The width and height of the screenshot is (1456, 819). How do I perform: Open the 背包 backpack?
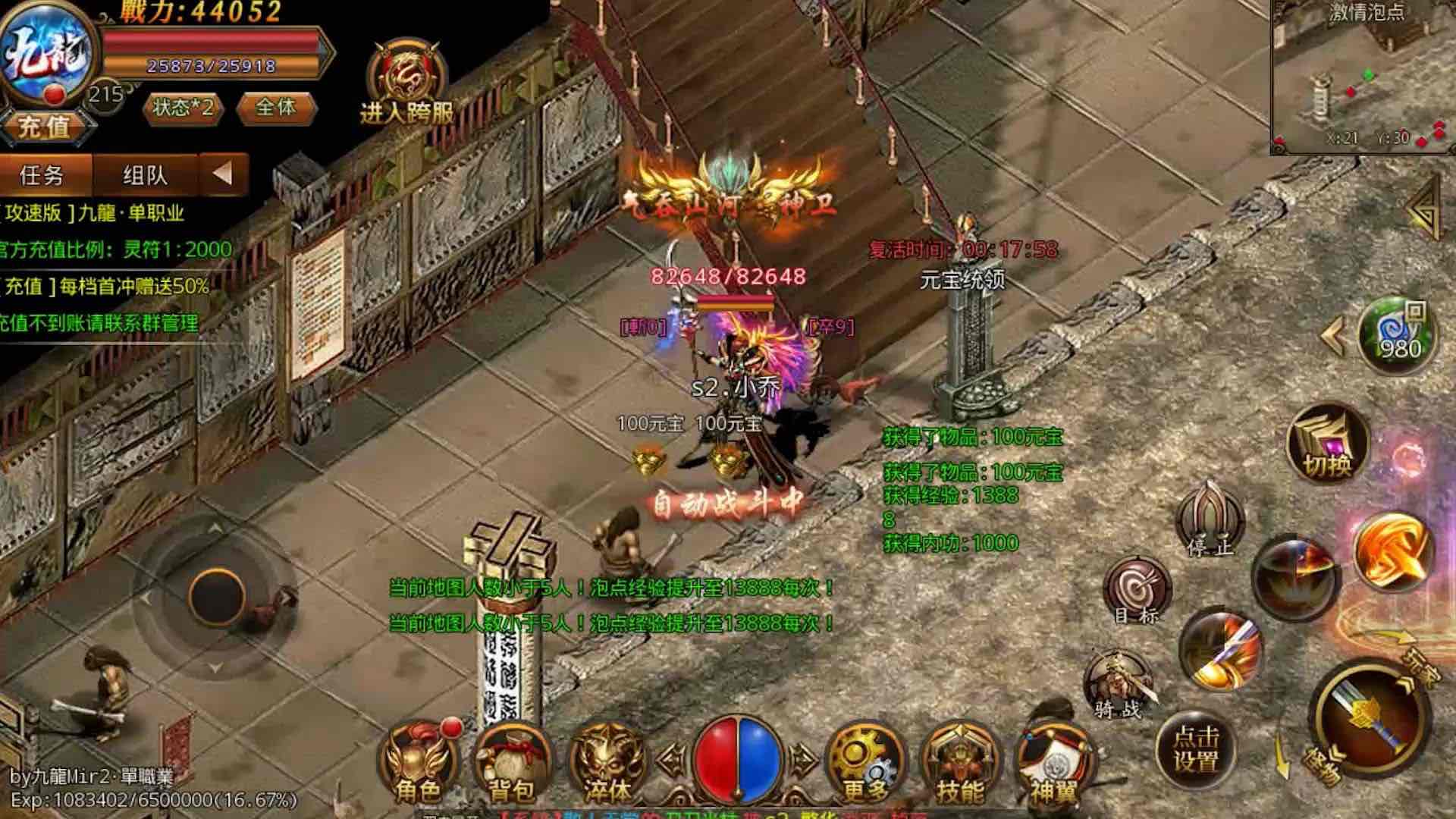512,761
